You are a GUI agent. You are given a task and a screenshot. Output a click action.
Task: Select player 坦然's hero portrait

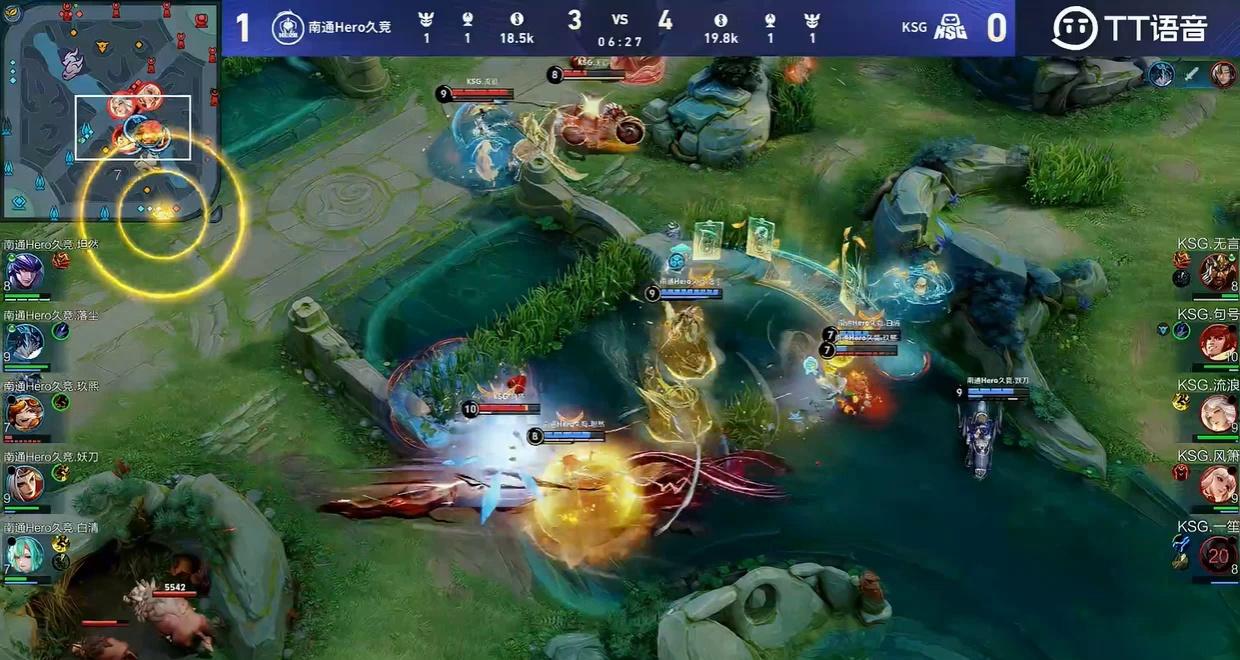click(x=24, y=272)
